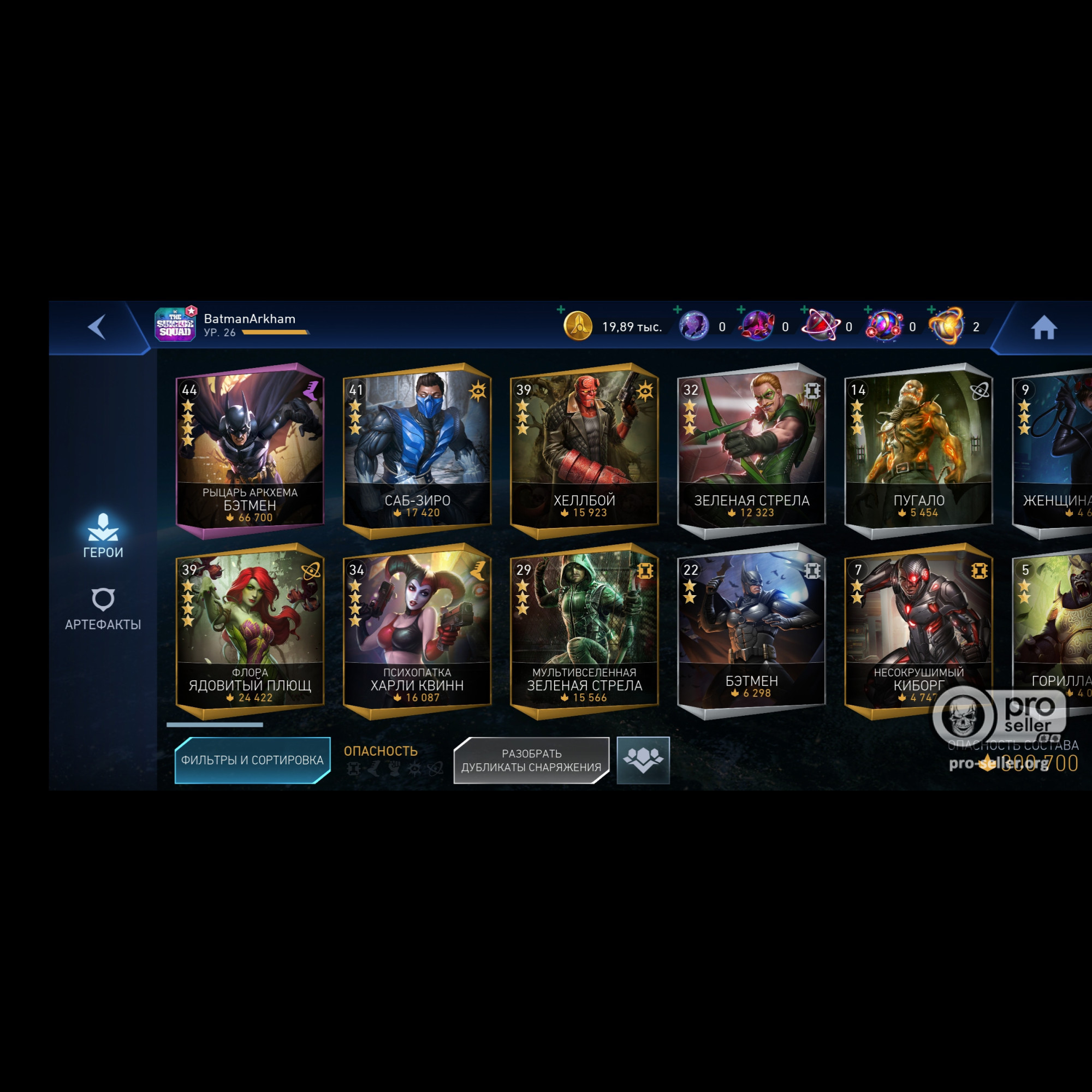
Task: Toggle the gear class filter under ОПАСНОСТЬ
Action: click(353, 768)
